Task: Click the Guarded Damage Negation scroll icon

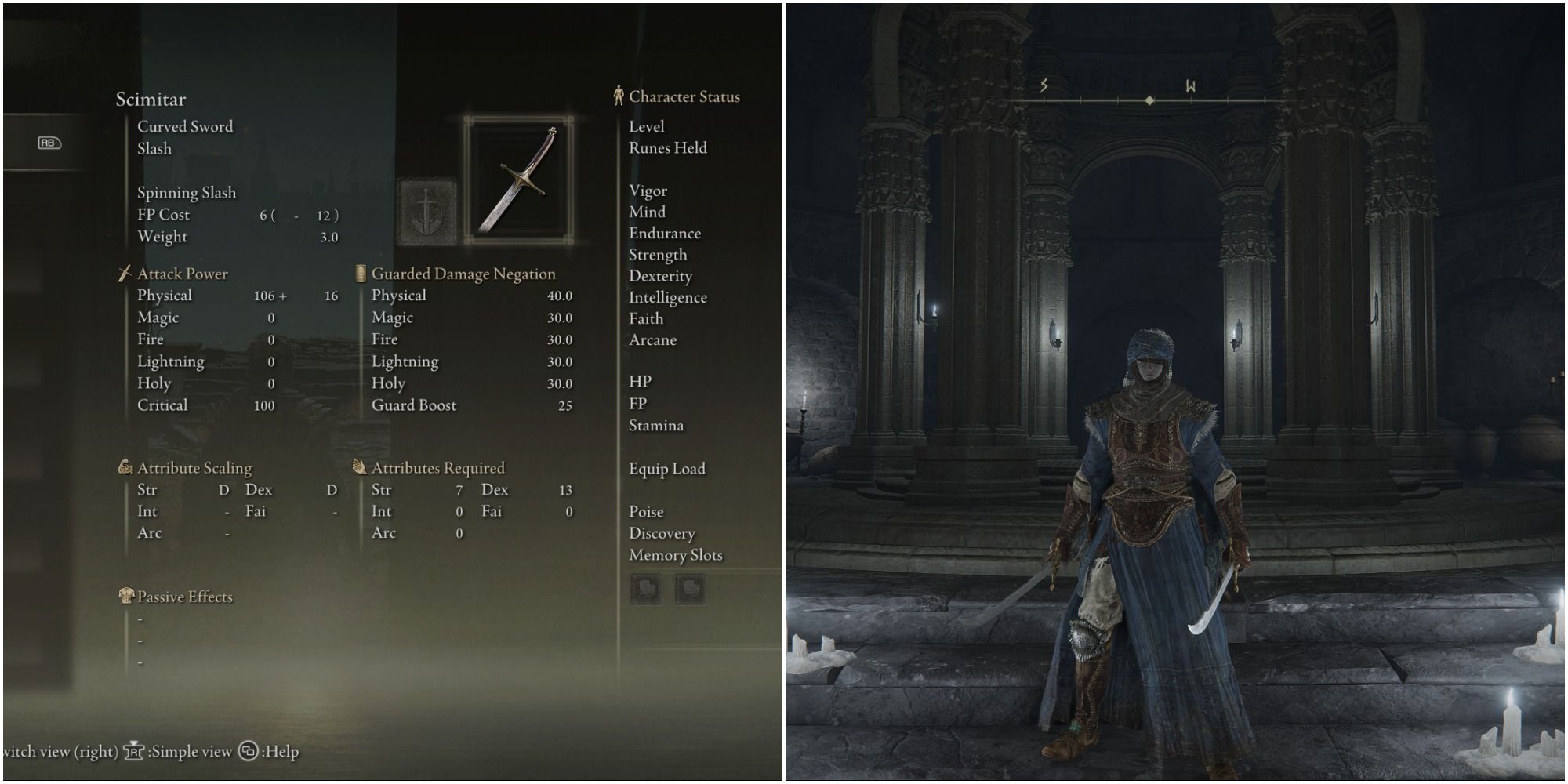Action: [x=361, y=274]
